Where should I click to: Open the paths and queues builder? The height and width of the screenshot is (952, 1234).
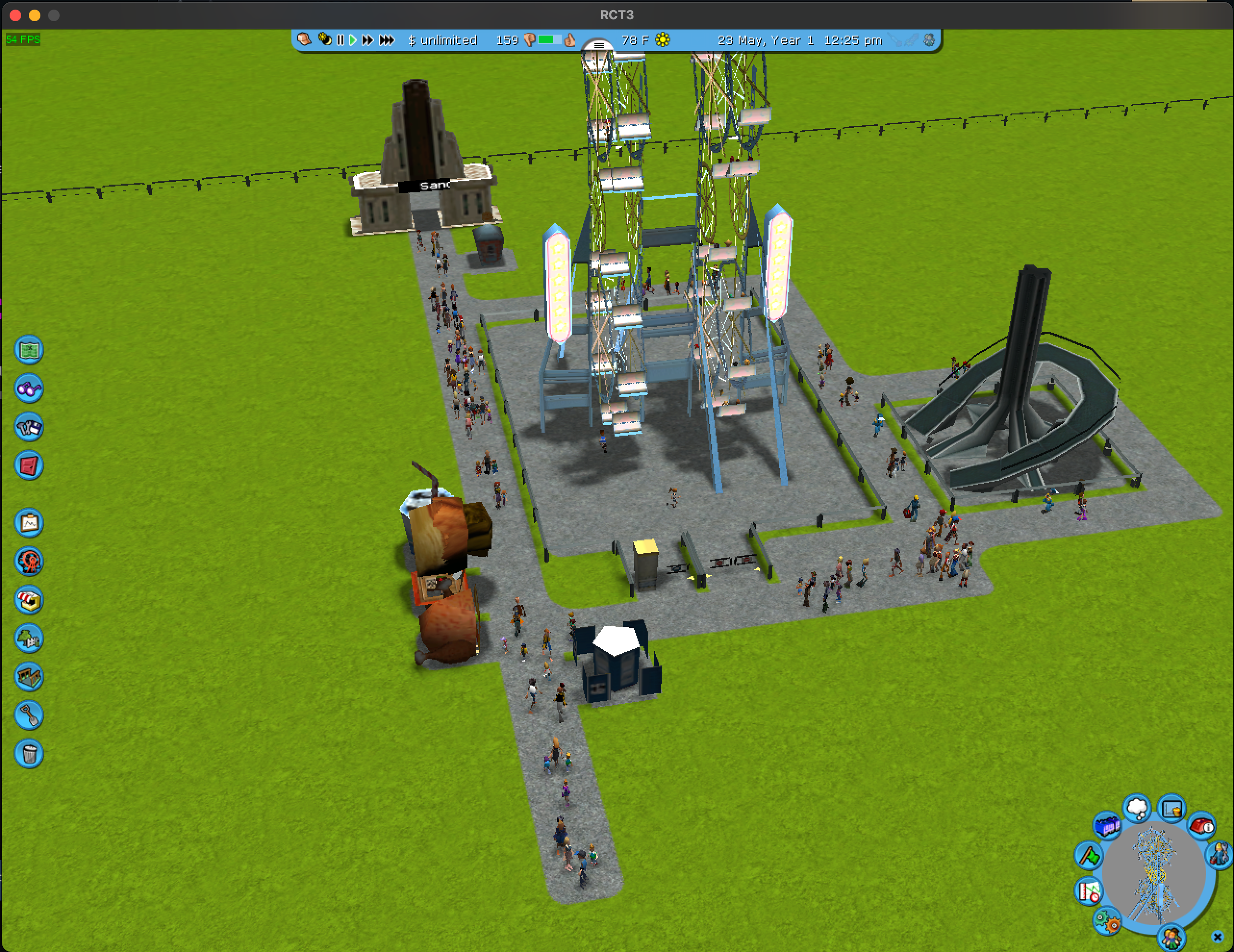tap(29, 677)
